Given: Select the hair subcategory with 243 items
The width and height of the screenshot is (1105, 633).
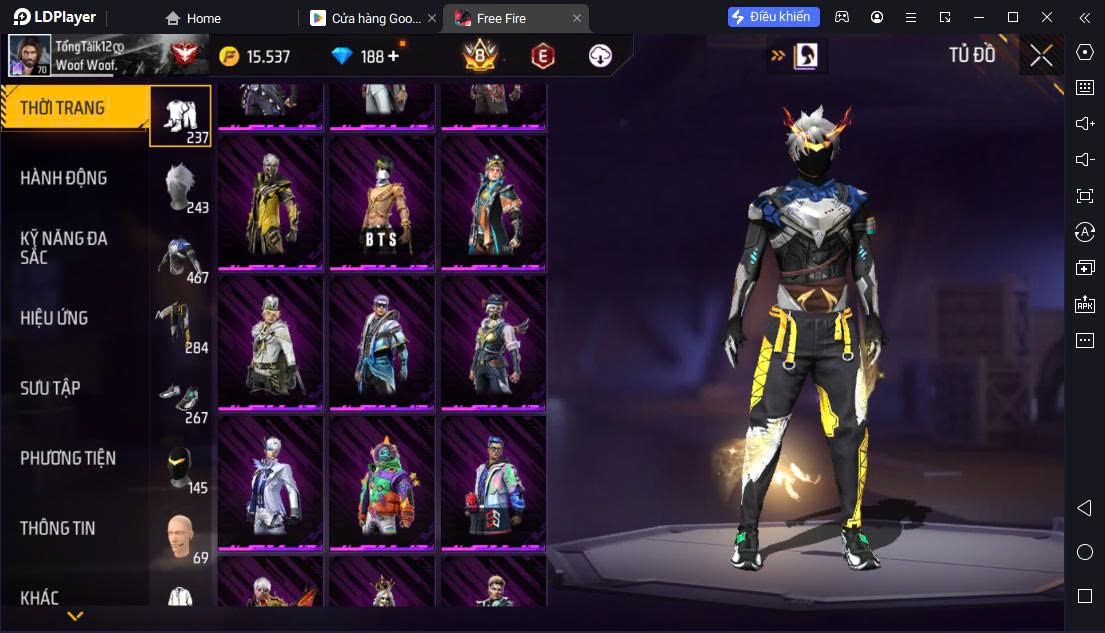Looking at the screenshot, I should click(x=182, y=186).
